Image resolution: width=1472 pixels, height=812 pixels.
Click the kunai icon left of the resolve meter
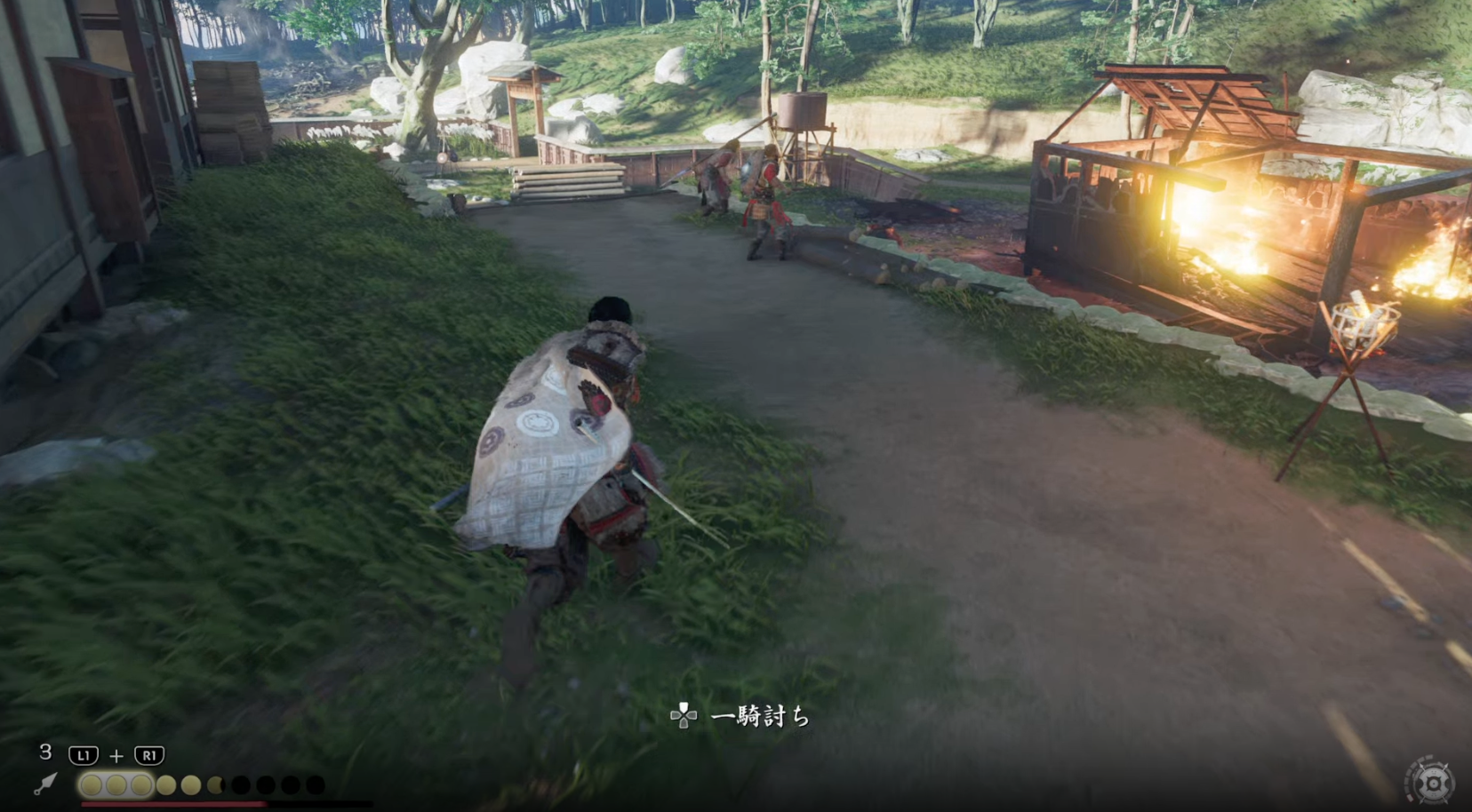[46, 784]
